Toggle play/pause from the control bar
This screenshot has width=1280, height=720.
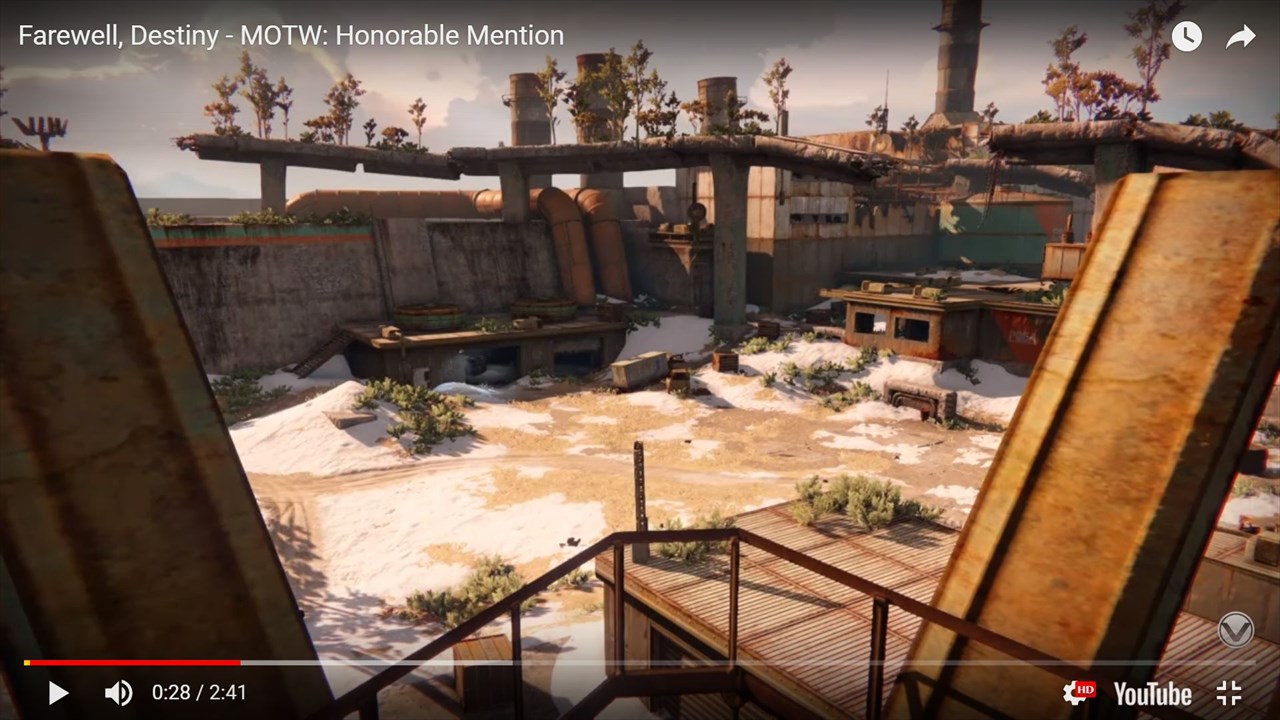58,691
